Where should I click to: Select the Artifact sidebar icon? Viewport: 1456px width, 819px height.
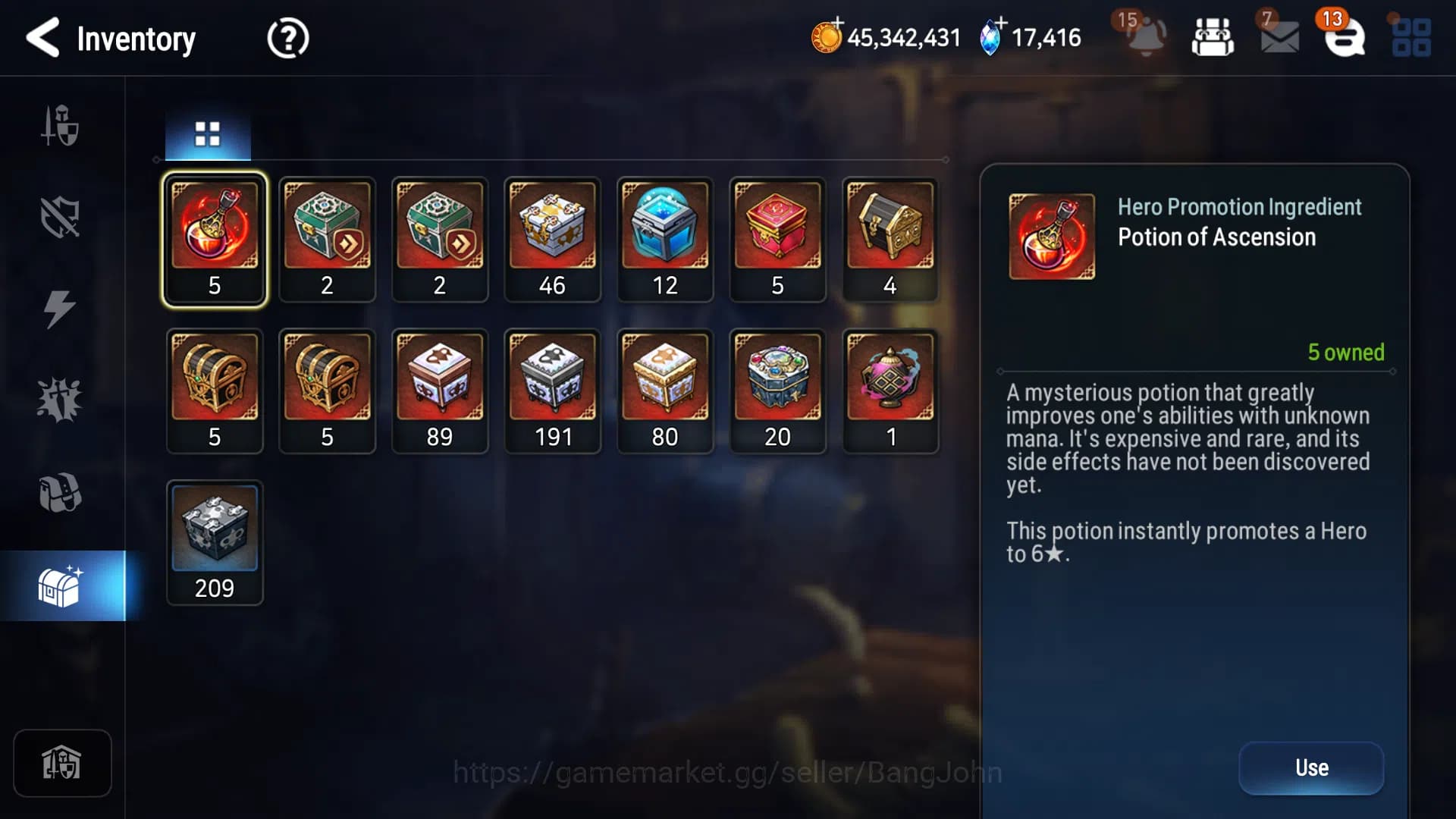point(59,216)
